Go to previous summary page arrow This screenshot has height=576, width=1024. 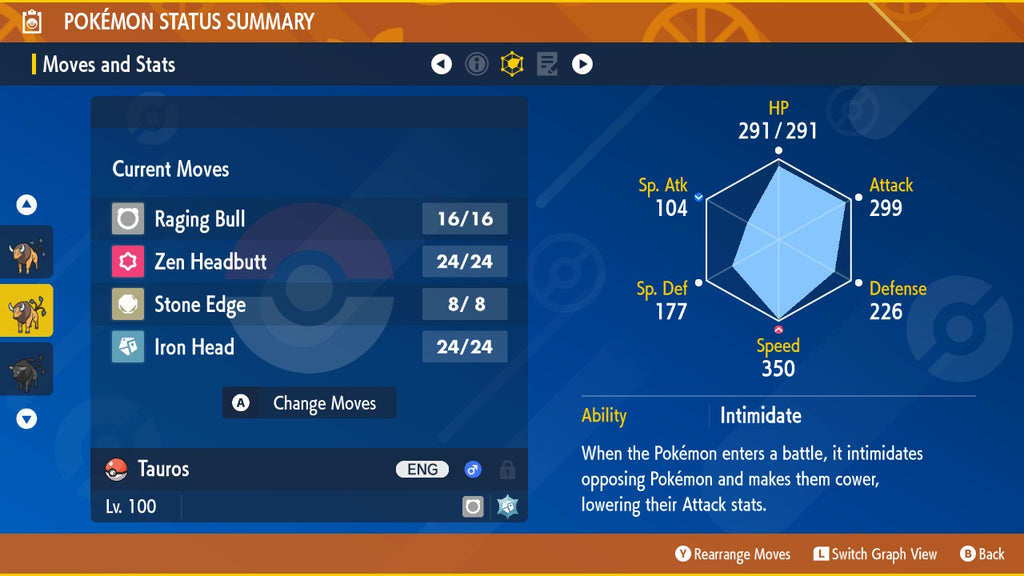pyautogui.click(x=441, y=65)
